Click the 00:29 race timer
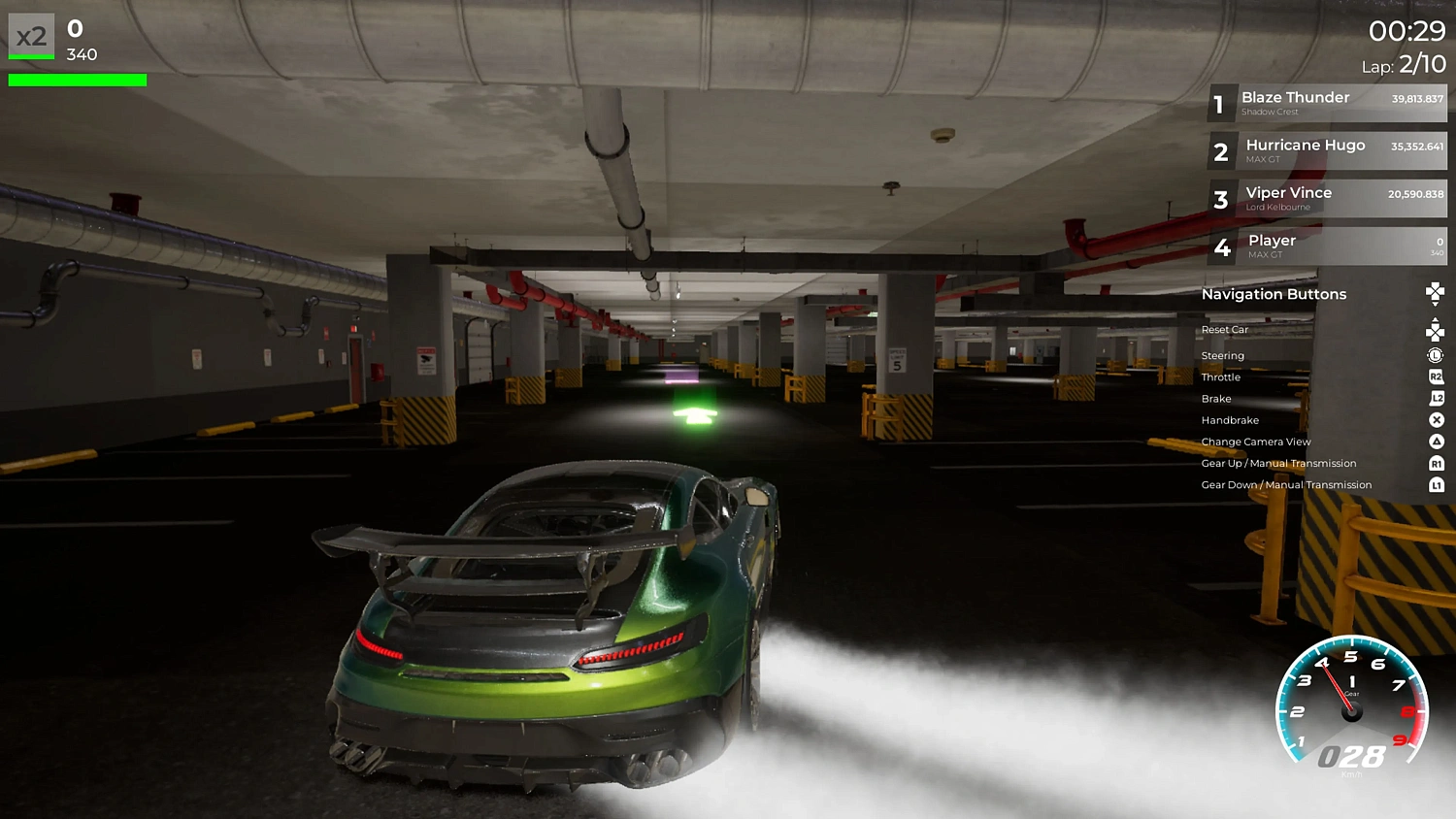The width and height of the screenshot is (1456, 819). pyautogui.click(x=1408, y=30)
